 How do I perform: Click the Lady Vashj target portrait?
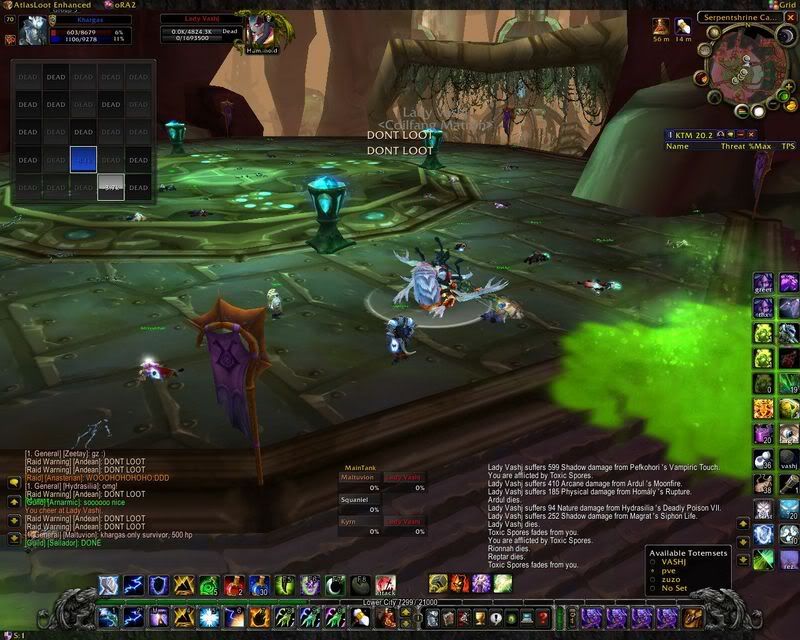click(x=259, y=30)
